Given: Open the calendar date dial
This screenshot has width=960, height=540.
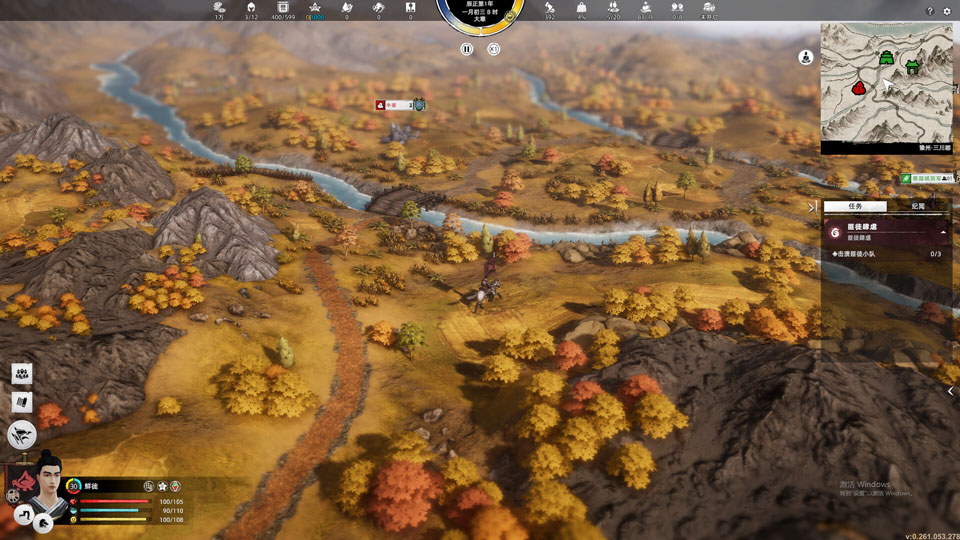Looking at the screenshot, I should click(480, 15).
